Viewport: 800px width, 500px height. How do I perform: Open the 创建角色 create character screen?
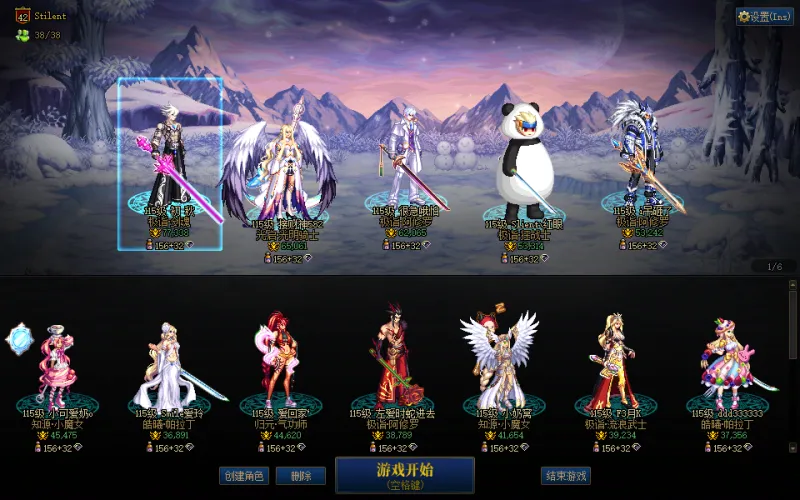(244, 476)
